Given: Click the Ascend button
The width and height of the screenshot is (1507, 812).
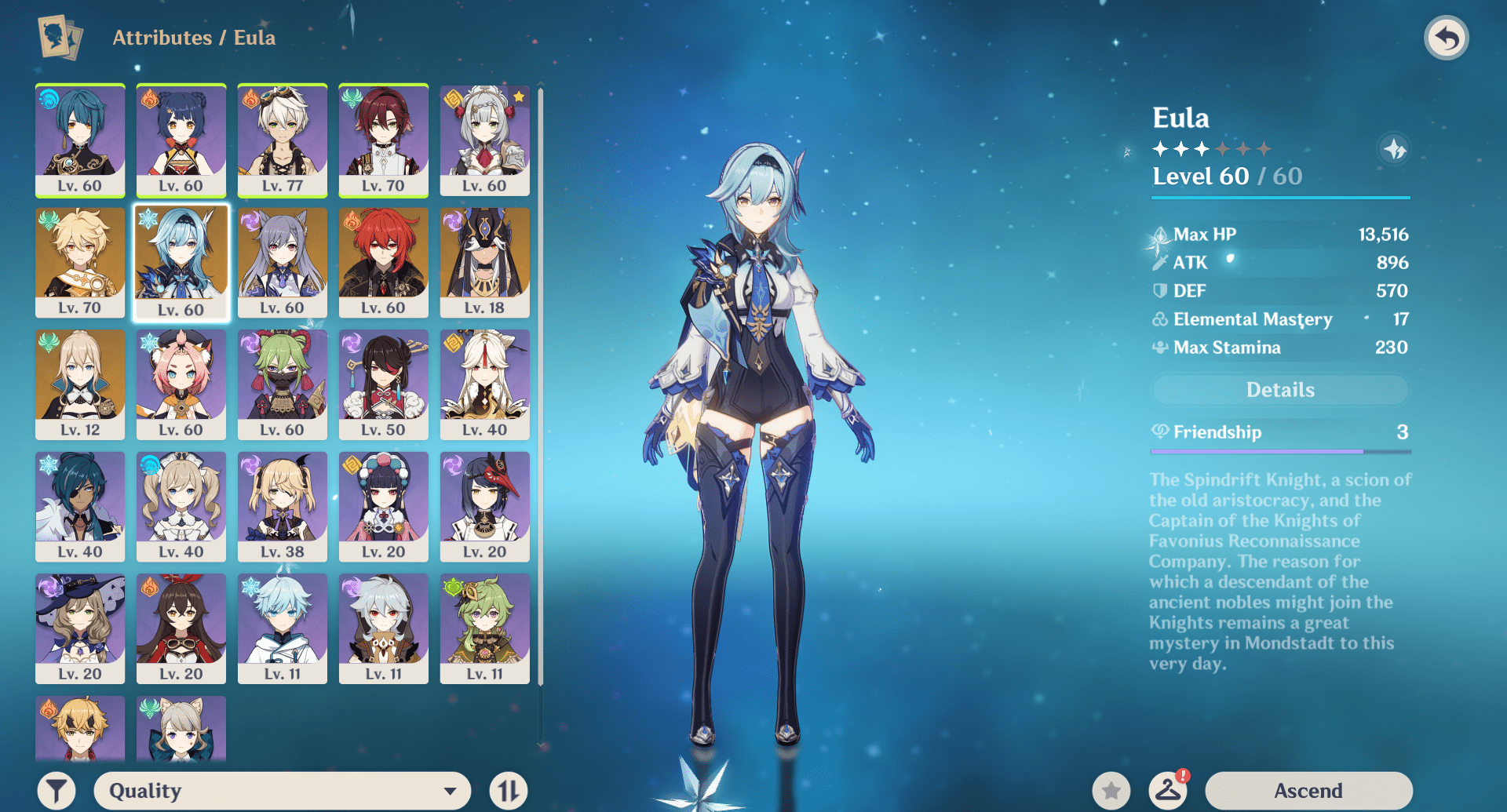Looking at the screenshot, I should [1308, 789].
